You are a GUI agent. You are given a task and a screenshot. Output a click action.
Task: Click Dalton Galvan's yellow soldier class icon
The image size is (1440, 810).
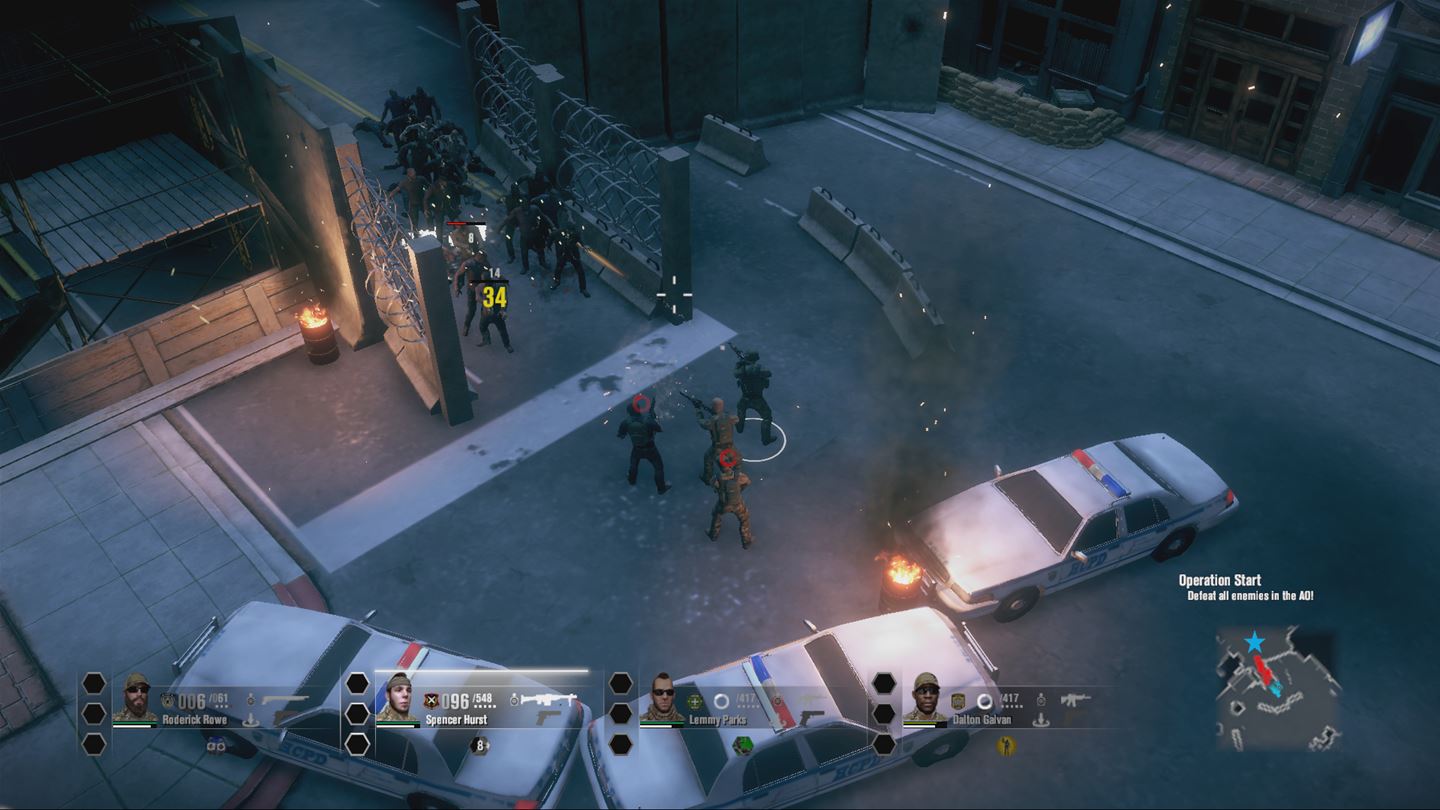click(1007, 747)
